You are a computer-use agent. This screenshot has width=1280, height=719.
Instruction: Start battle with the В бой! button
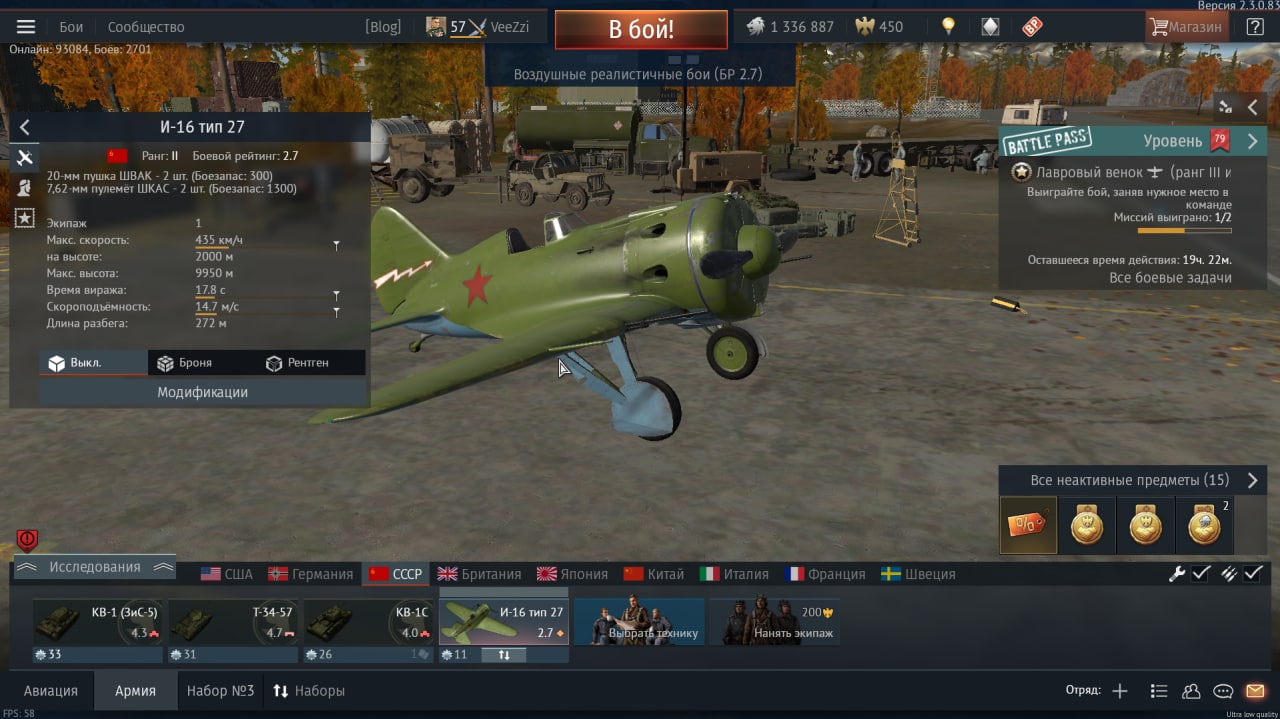(x=641, y=29)
